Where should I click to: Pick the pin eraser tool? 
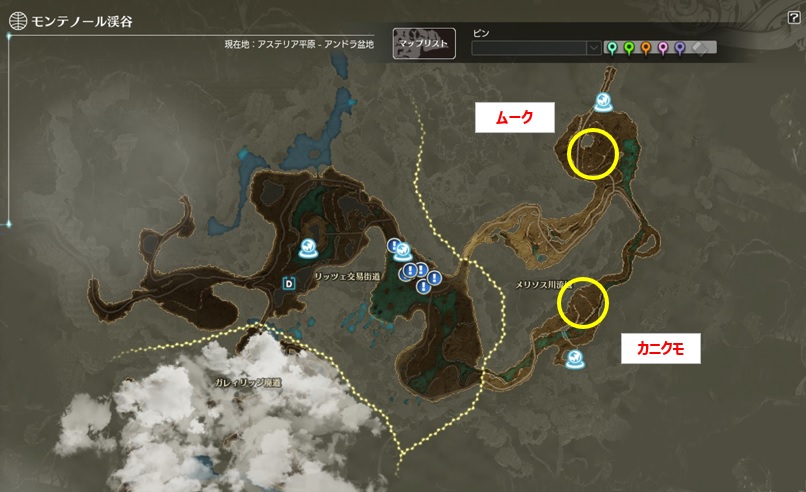point(701,47)
